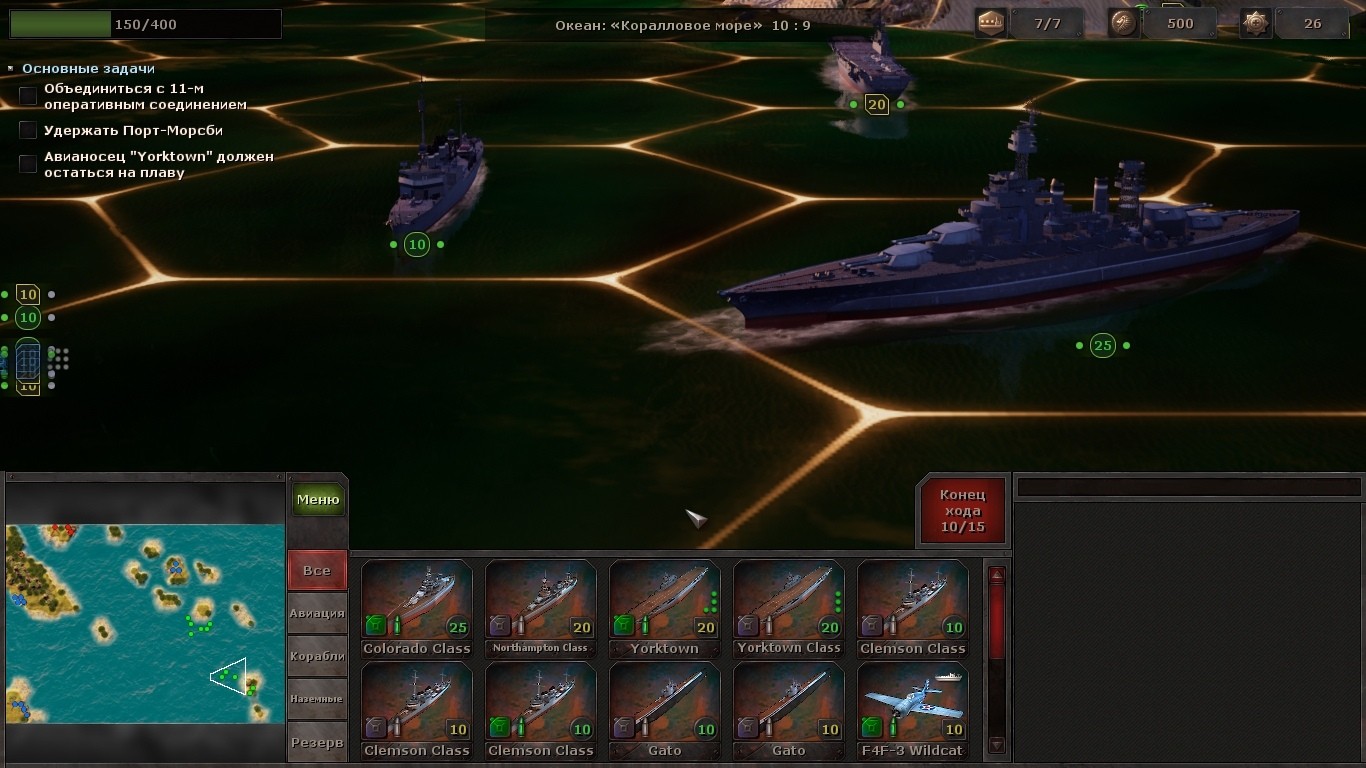Collapse the Основные задачи objectives list

tap(11, 69)
